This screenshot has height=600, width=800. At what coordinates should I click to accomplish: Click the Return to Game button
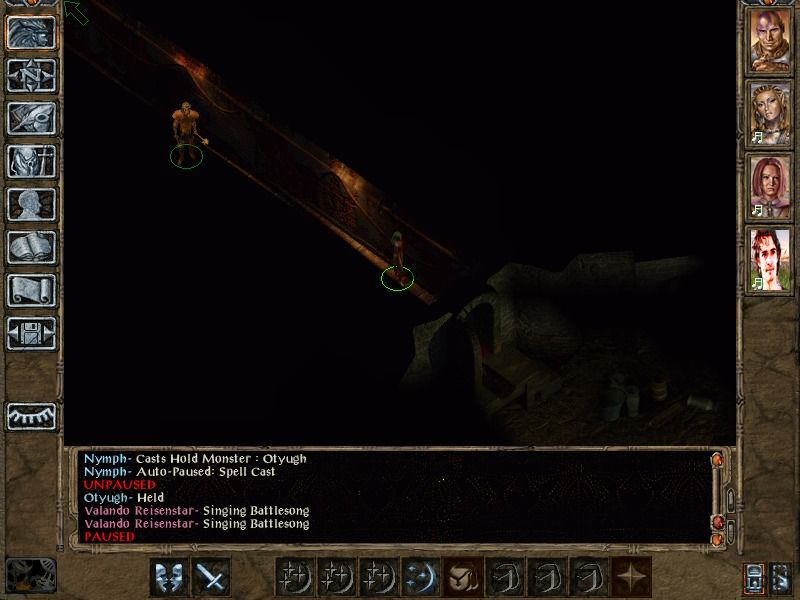point(31,33)
